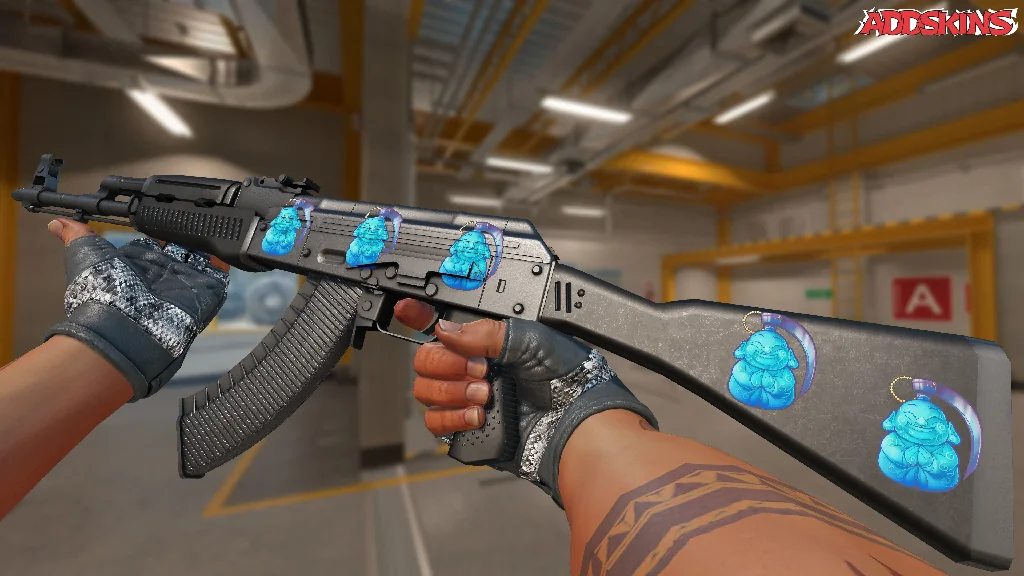1024x576 pixels.
Task: Click the ADDSKINS logo watermark
Action: [939, 23]
